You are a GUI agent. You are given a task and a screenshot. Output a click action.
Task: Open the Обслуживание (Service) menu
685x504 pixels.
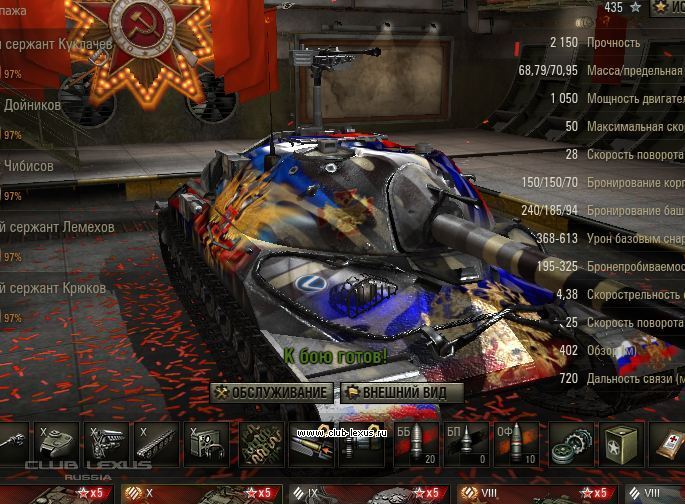tap(271, 392)
